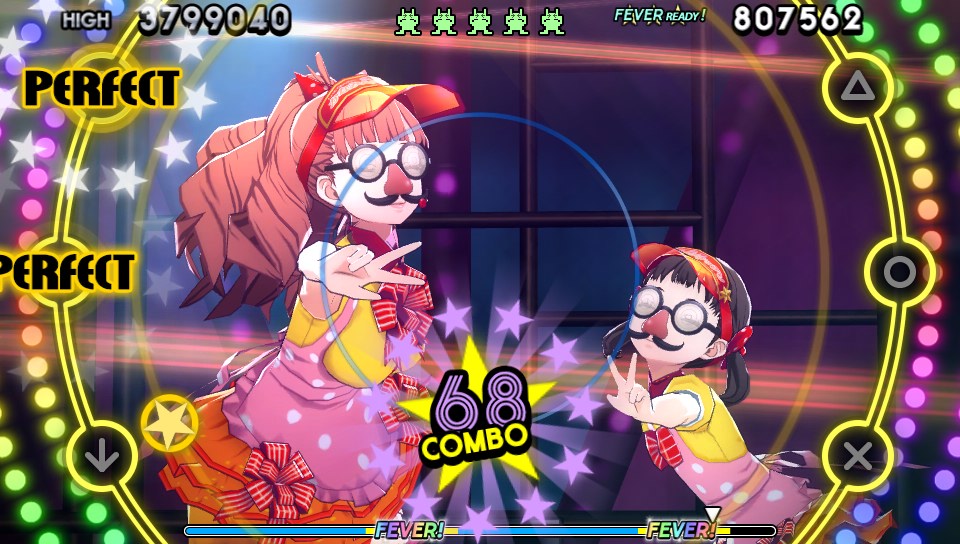Tap the incoming yellow star note

tap(168, 422)
